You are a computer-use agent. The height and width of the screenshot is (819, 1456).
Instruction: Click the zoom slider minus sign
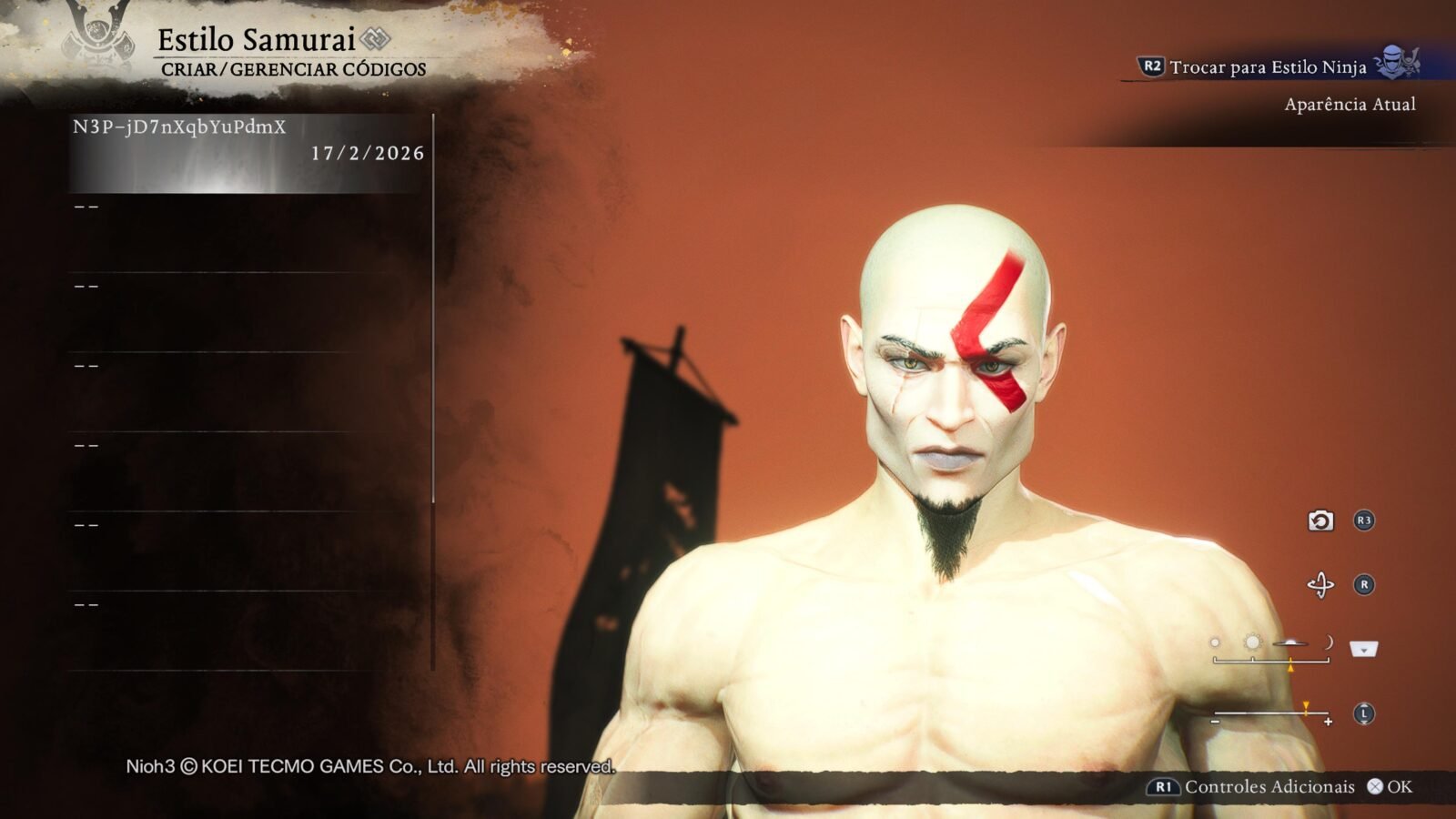pos(1215,722)
